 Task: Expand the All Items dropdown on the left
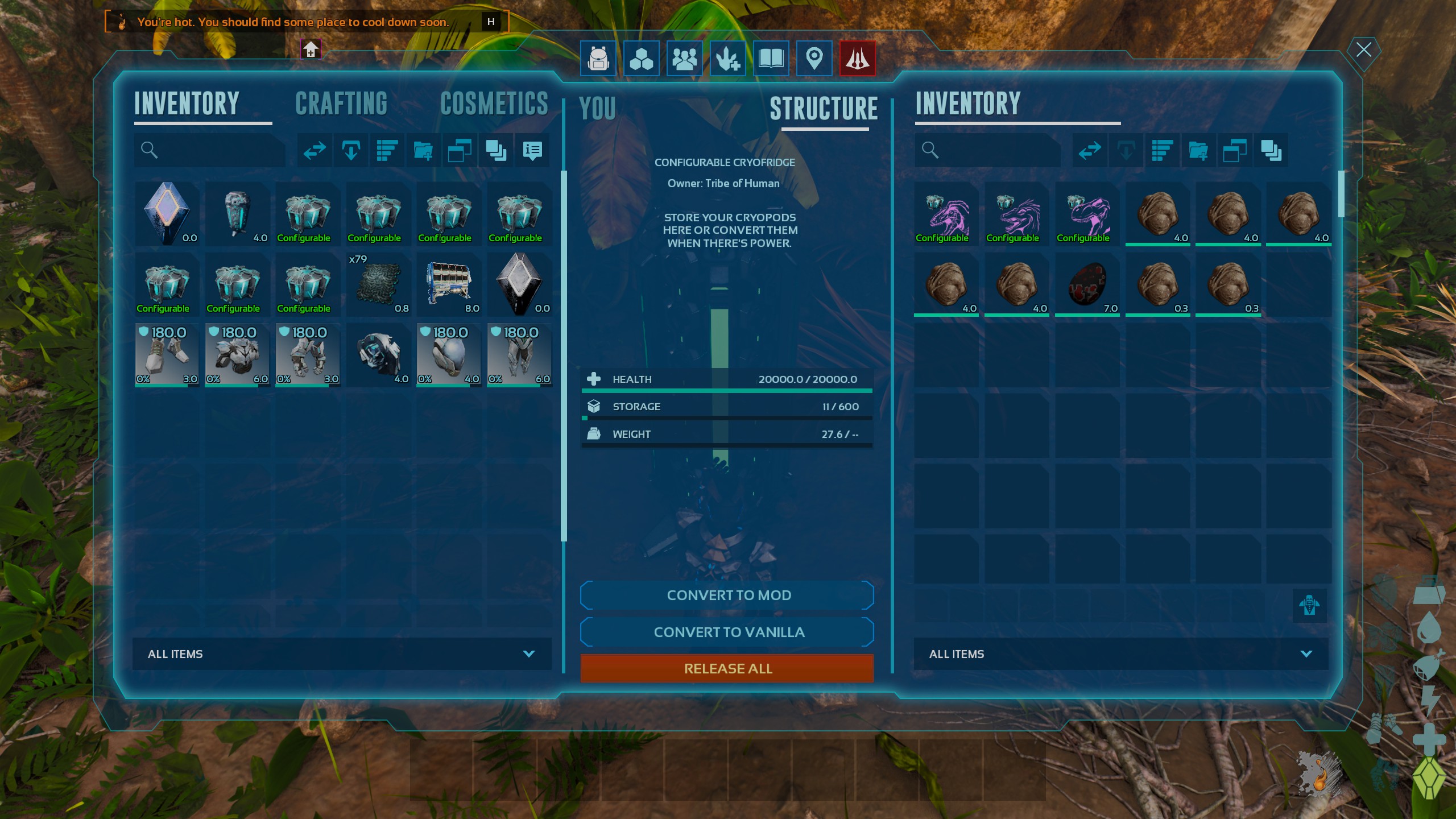[x=341, y=653]
